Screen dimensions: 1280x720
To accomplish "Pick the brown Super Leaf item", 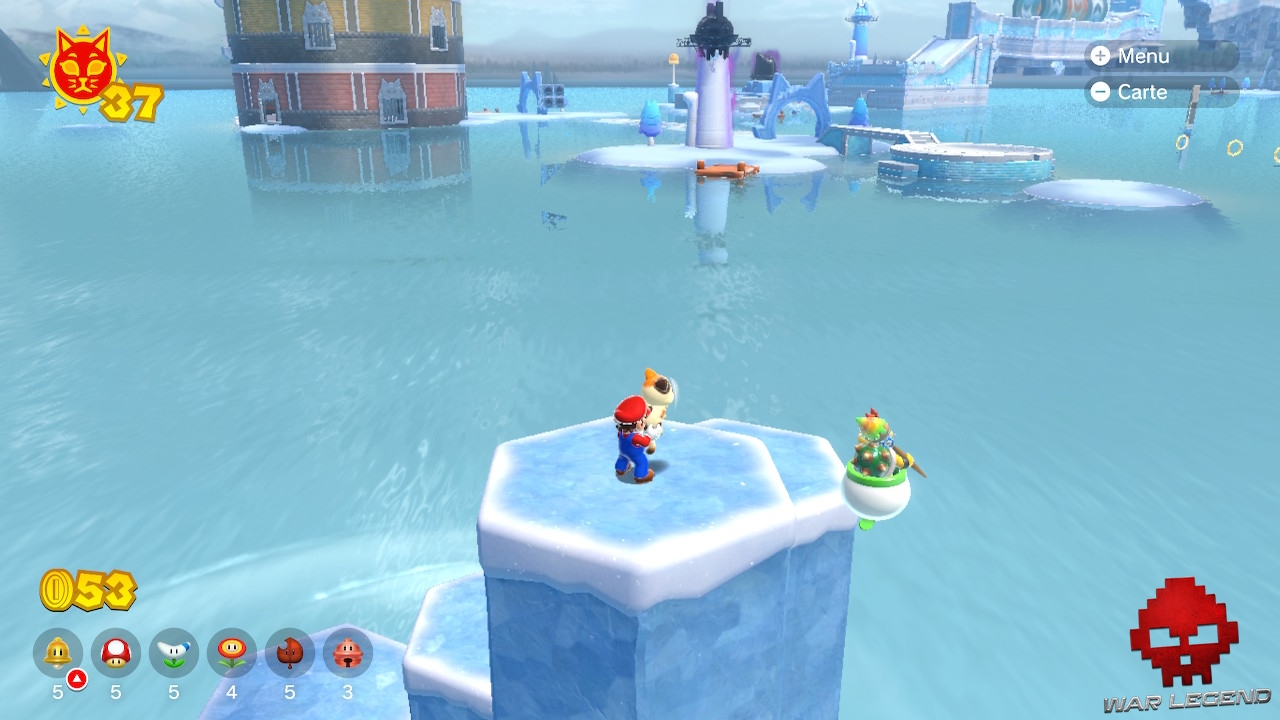I will 290,653.
